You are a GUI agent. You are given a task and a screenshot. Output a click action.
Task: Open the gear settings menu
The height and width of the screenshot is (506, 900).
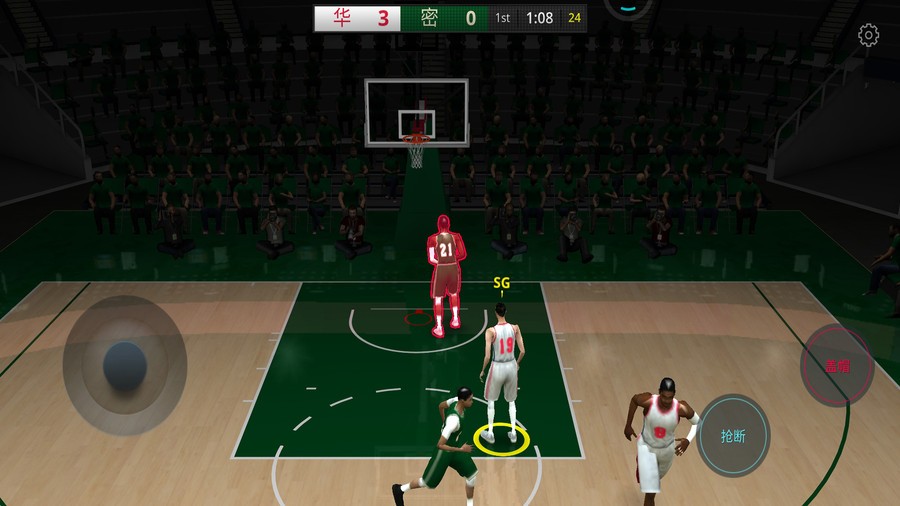868,36
